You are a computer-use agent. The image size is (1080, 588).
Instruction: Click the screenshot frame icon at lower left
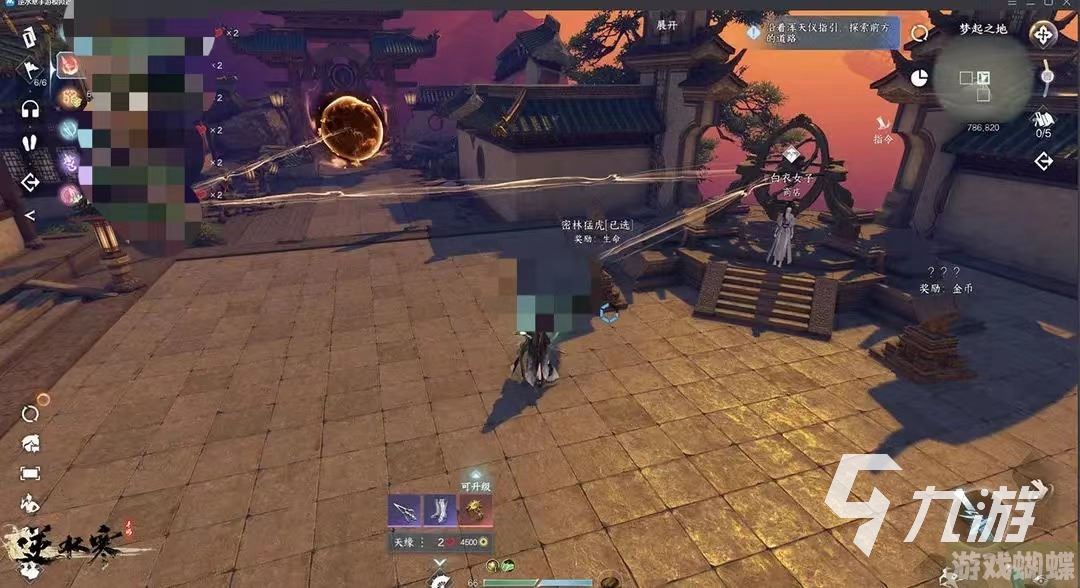point(30,473)
